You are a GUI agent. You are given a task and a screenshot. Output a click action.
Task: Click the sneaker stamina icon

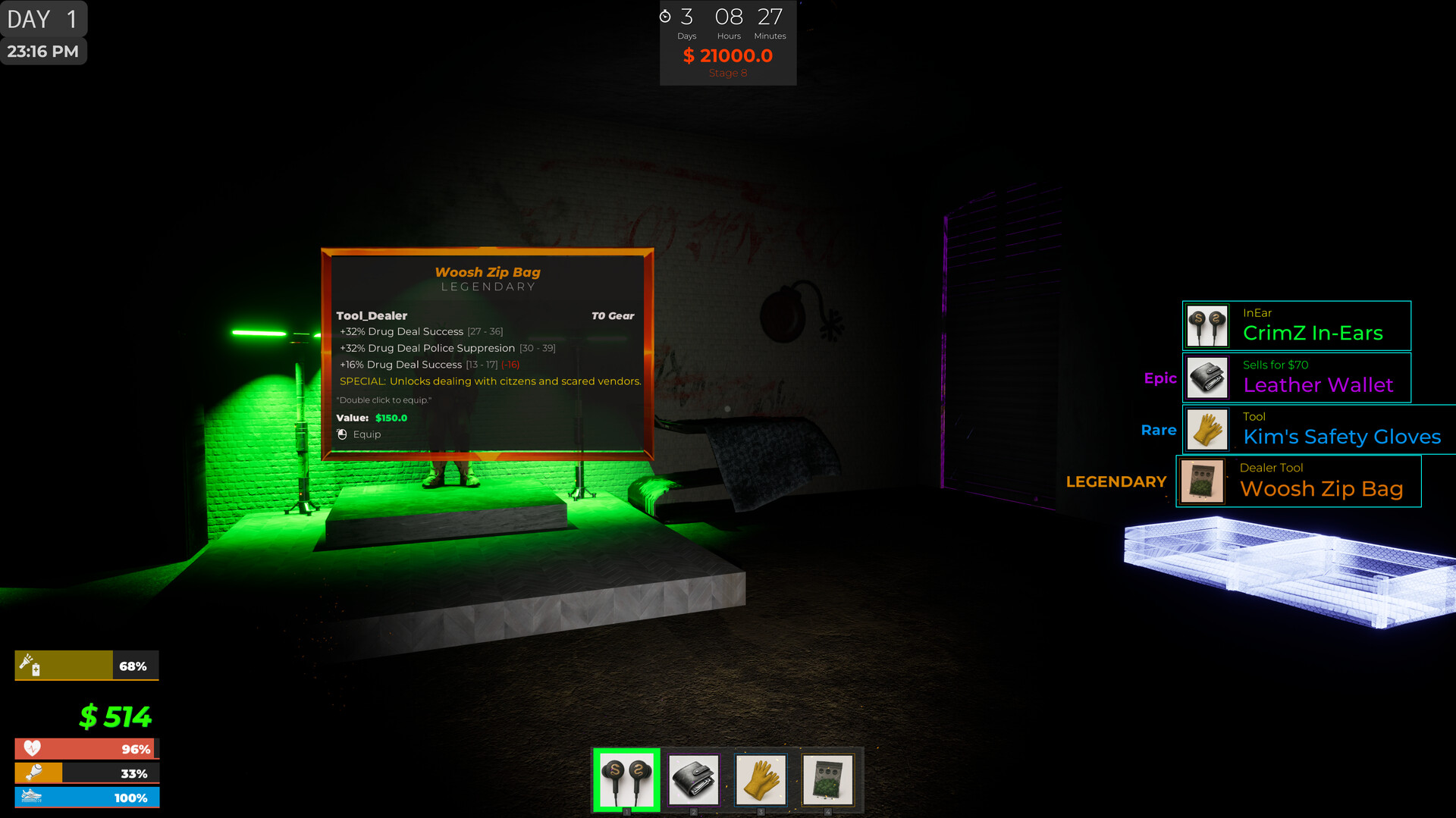tap(32, 797)
